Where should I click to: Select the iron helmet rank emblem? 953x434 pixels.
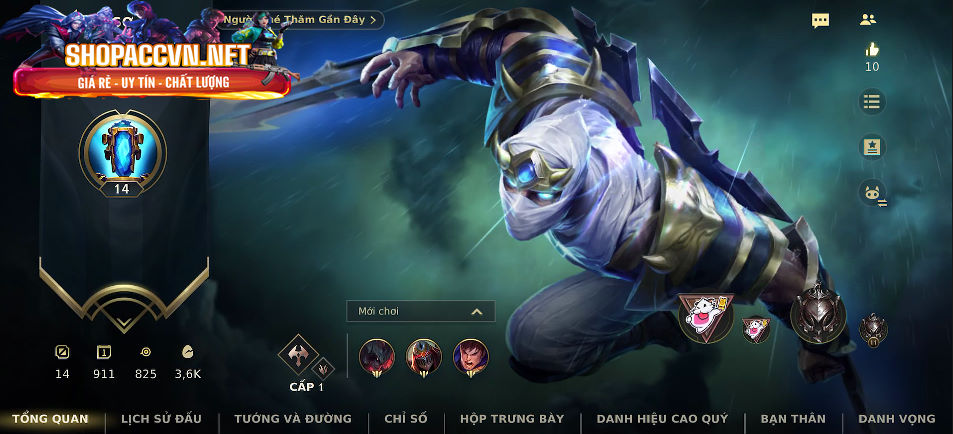tap(818, 315)
